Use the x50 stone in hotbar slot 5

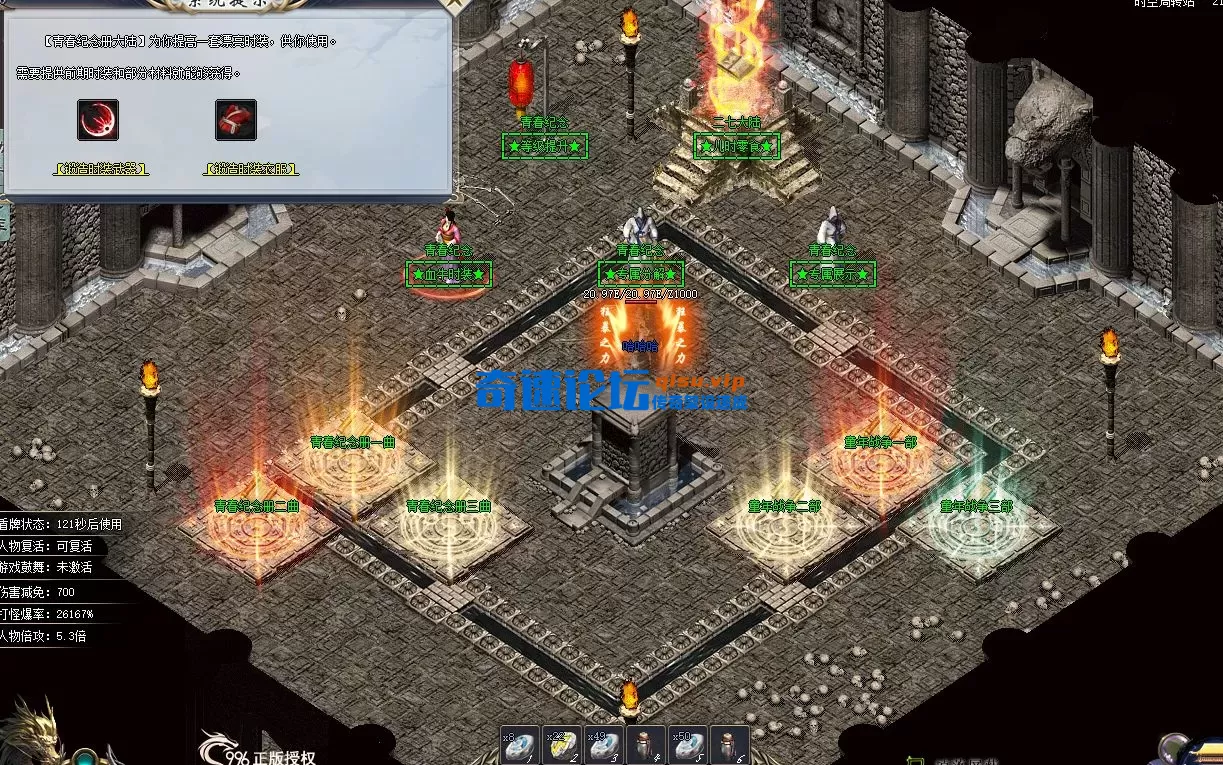tap(688, 746)
